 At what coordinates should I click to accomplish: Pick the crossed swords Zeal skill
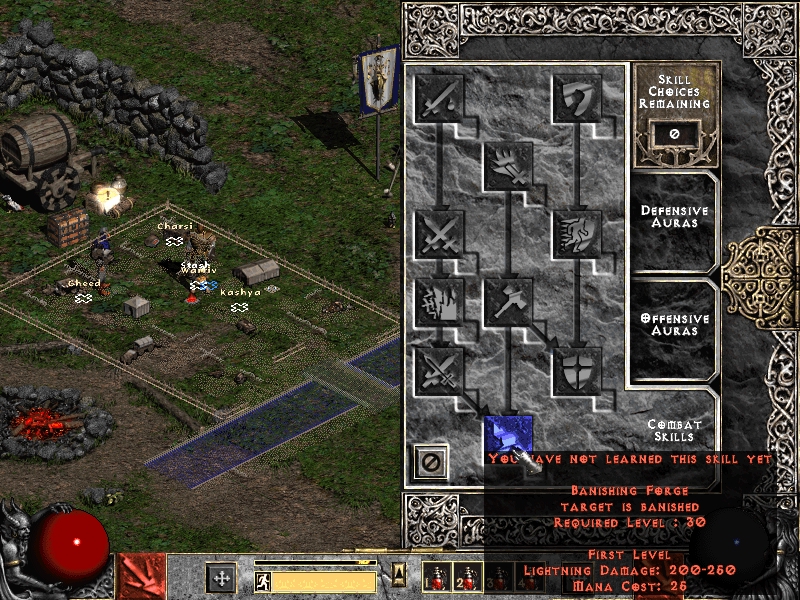coord(439,234)
